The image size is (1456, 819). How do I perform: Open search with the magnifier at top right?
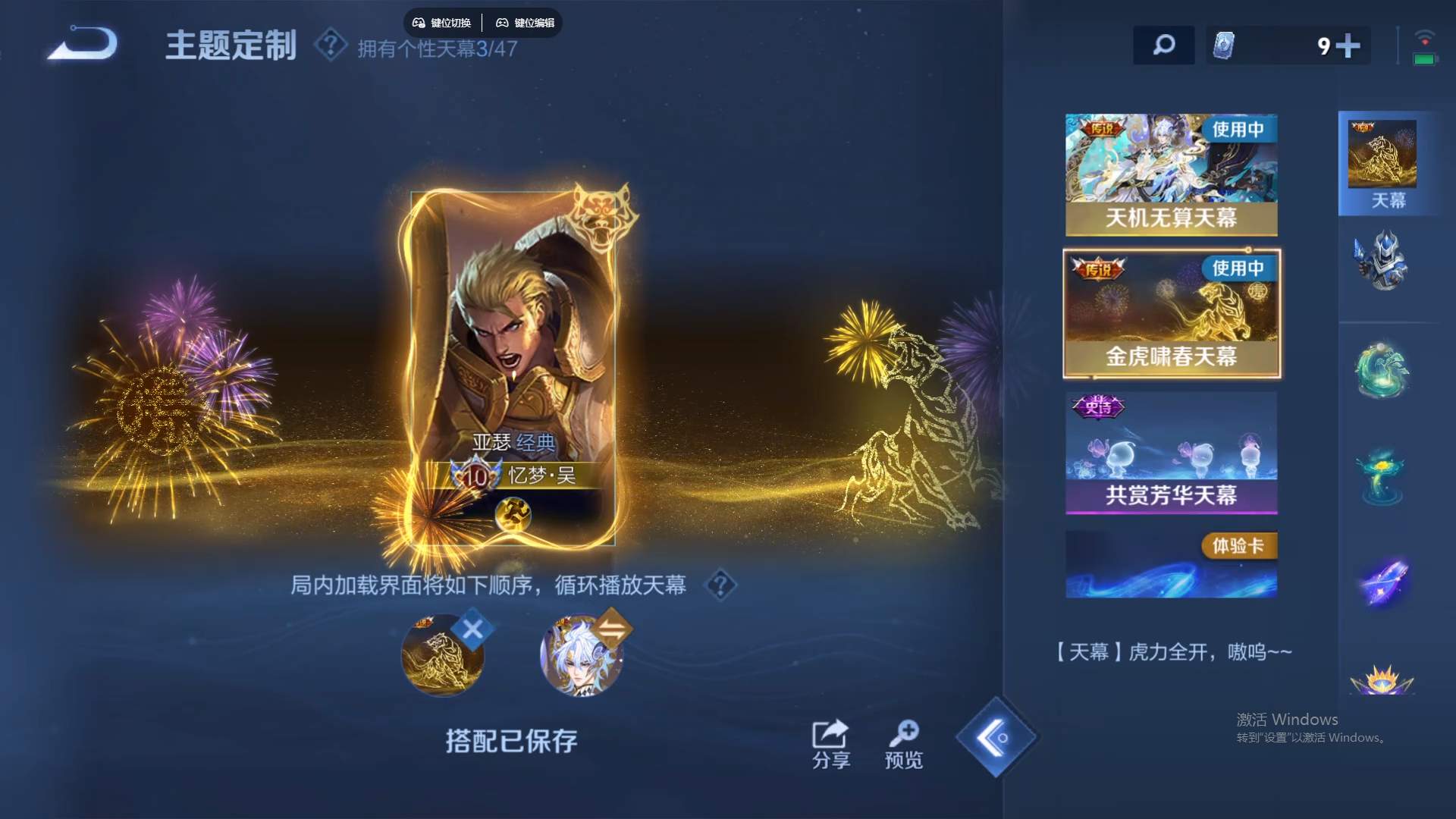(x=1164, y=45)
